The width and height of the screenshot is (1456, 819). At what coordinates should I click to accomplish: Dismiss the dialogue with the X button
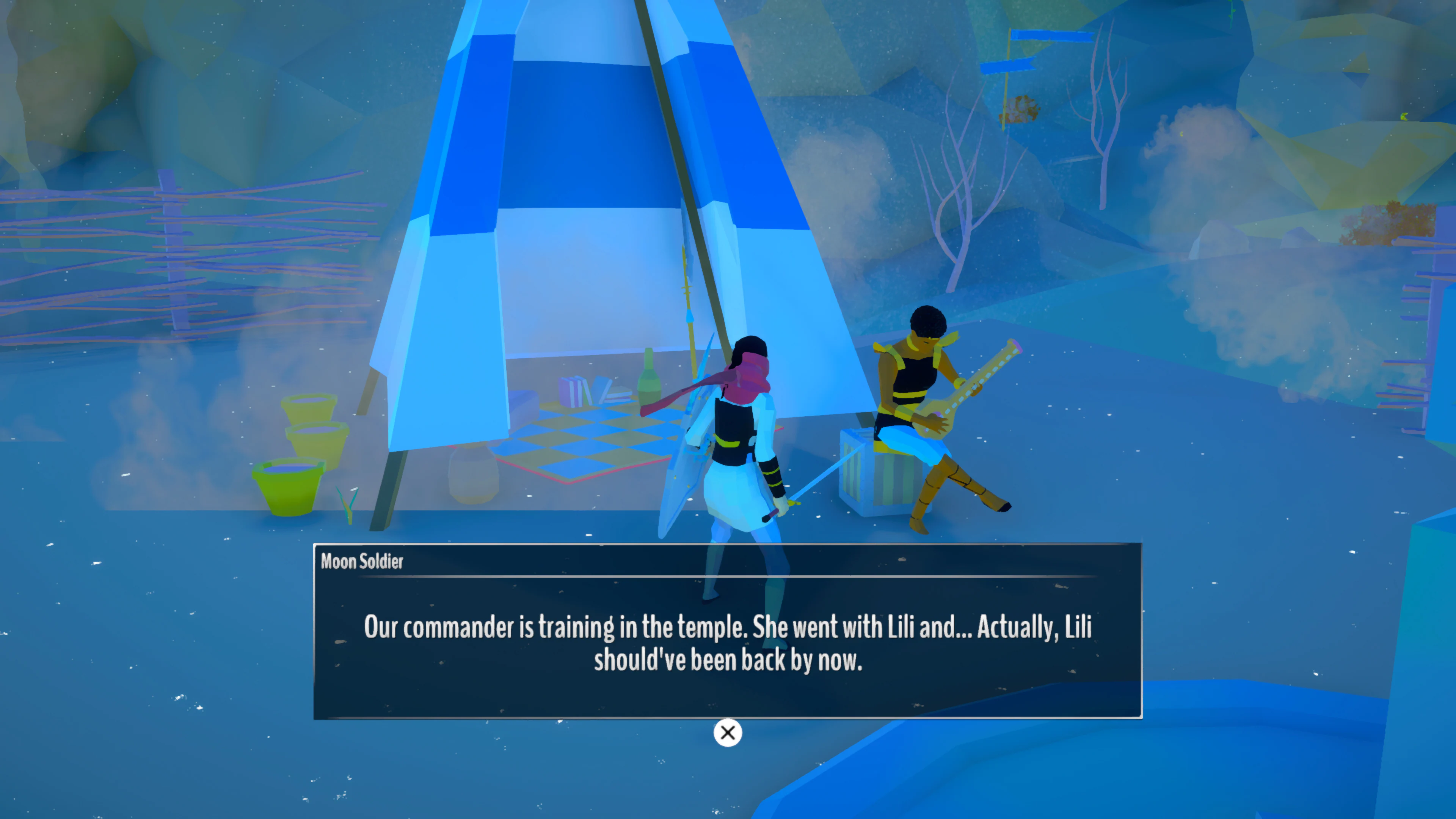click(x=728, y=733)
